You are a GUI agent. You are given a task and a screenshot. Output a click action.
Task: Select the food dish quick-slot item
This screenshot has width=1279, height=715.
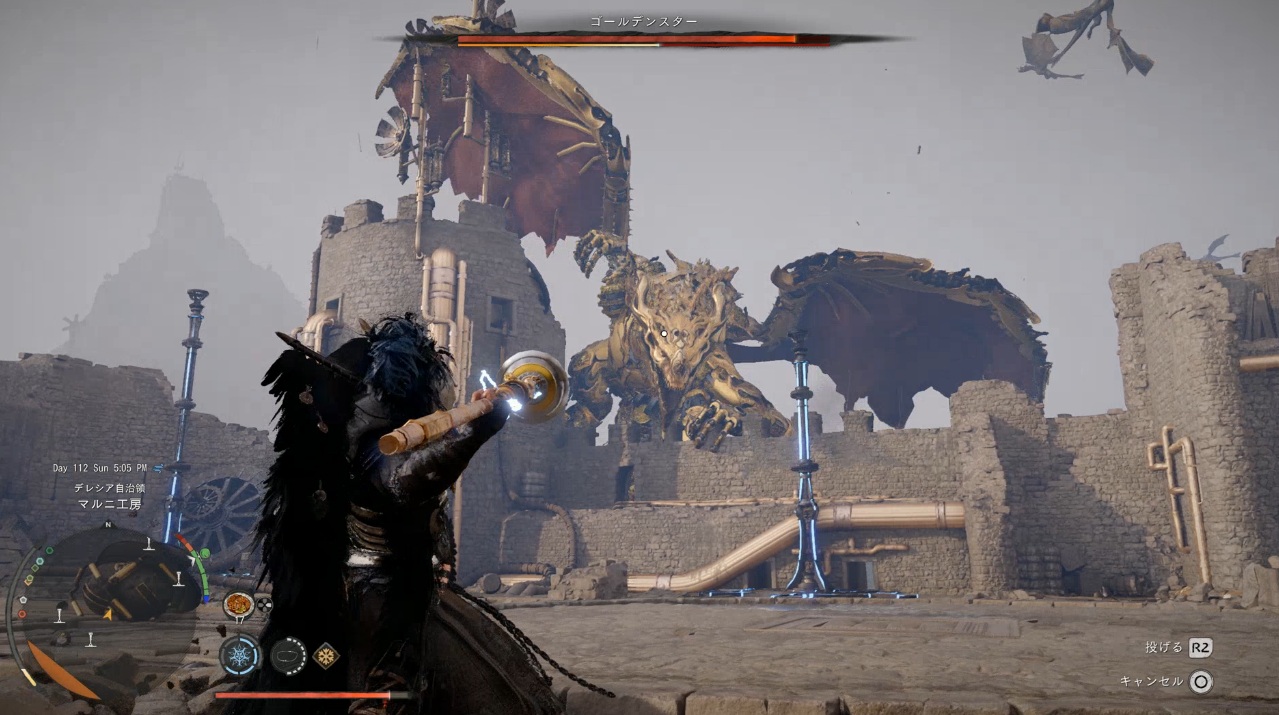[238, 604]
